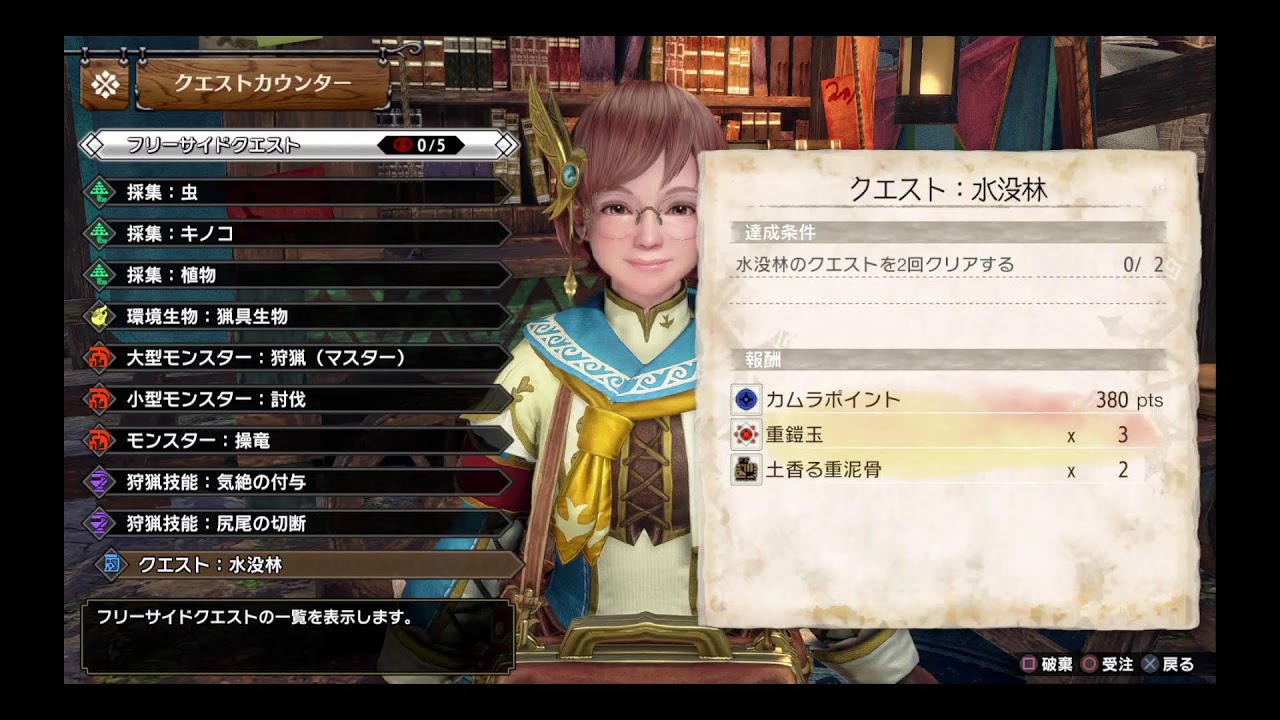Select the 採集：虫 side quest

pos(300,192)
